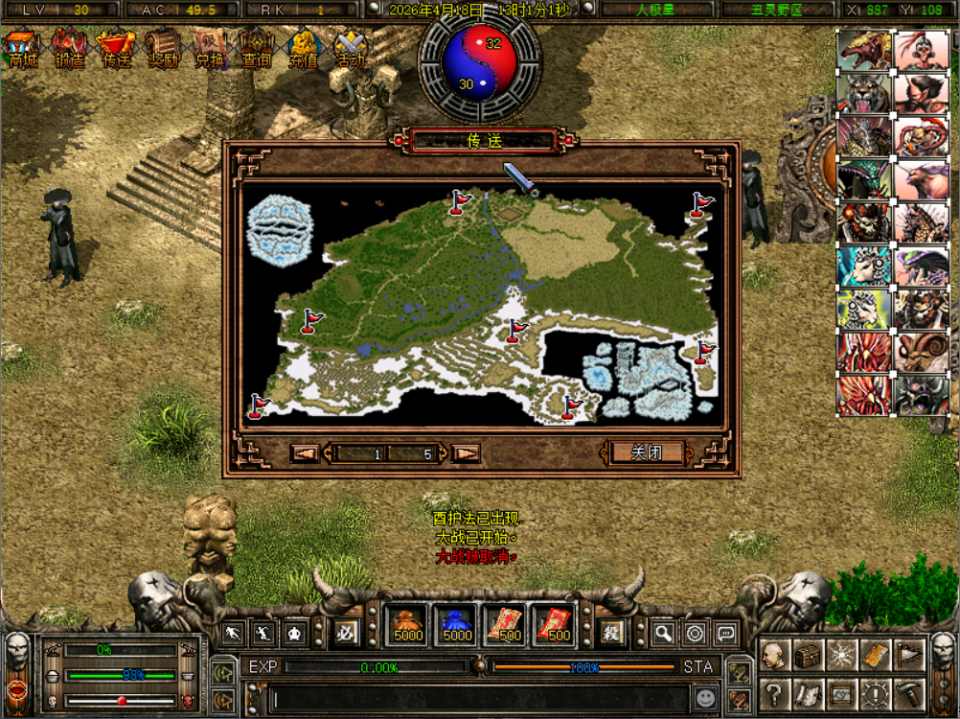960x719 pixels.
Task: Use the blue potion in the hotbar
Action: (x=456, y=625)
